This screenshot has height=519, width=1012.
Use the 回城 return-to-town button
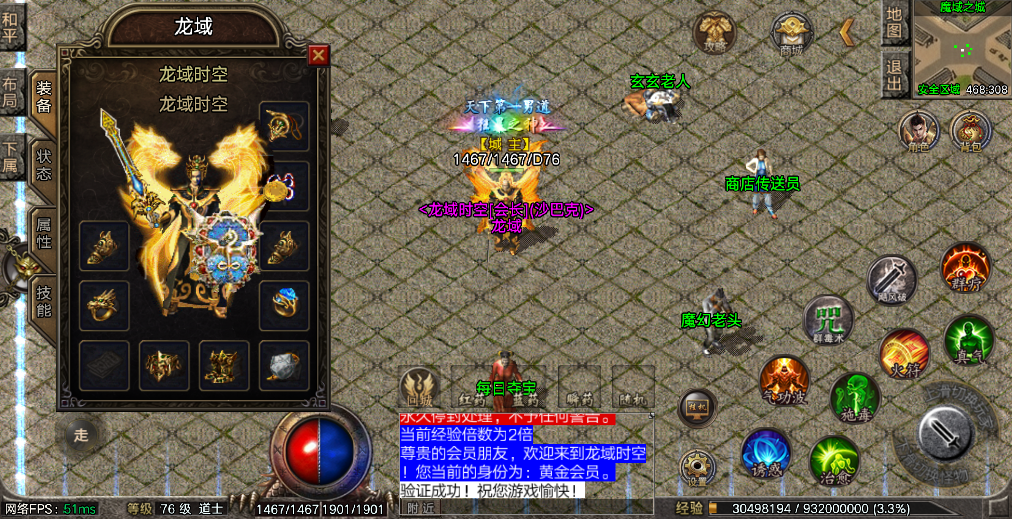420,386
